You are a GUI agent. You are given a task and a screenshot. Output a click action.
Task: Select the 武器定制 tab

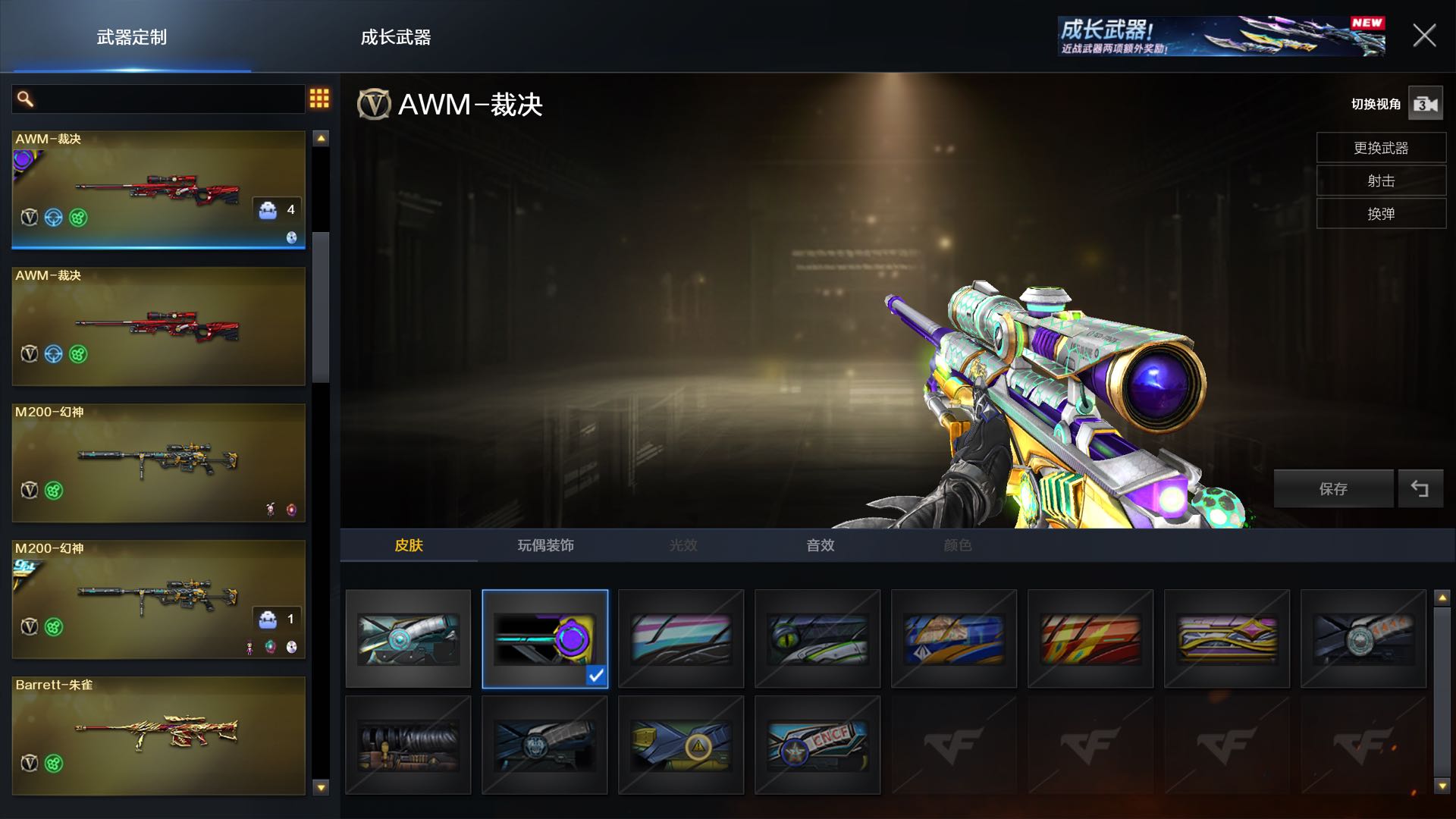point(131,37)
